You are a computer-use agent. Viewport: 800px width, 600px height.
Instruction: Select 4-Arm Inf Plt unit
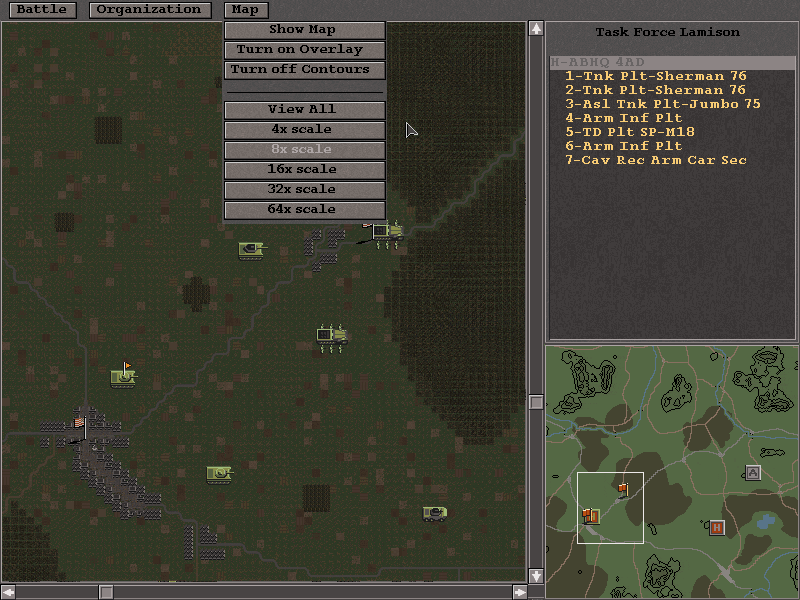coord(623,118)
